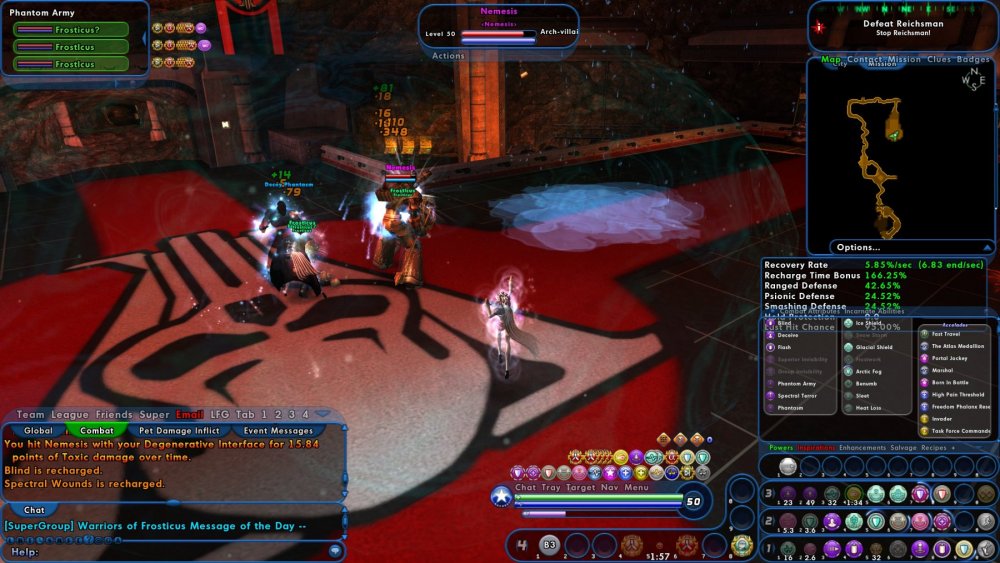Open the Badges tab
Image resolution: width=1000 pixels, height=563 pixels.
[x=973, y=60]
